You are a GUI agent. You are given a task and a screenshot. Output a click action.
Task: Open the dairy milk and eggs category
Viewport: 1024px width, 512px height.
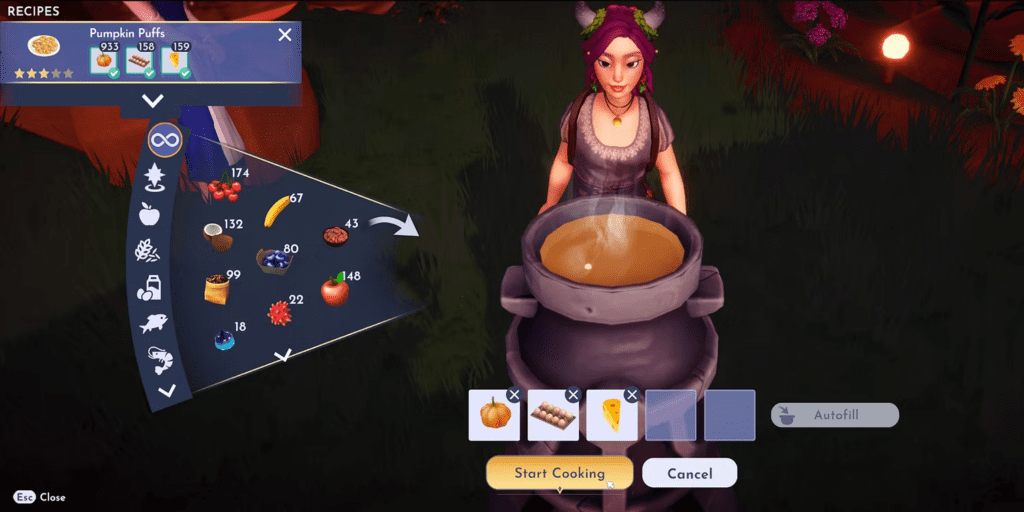point(147,288)
